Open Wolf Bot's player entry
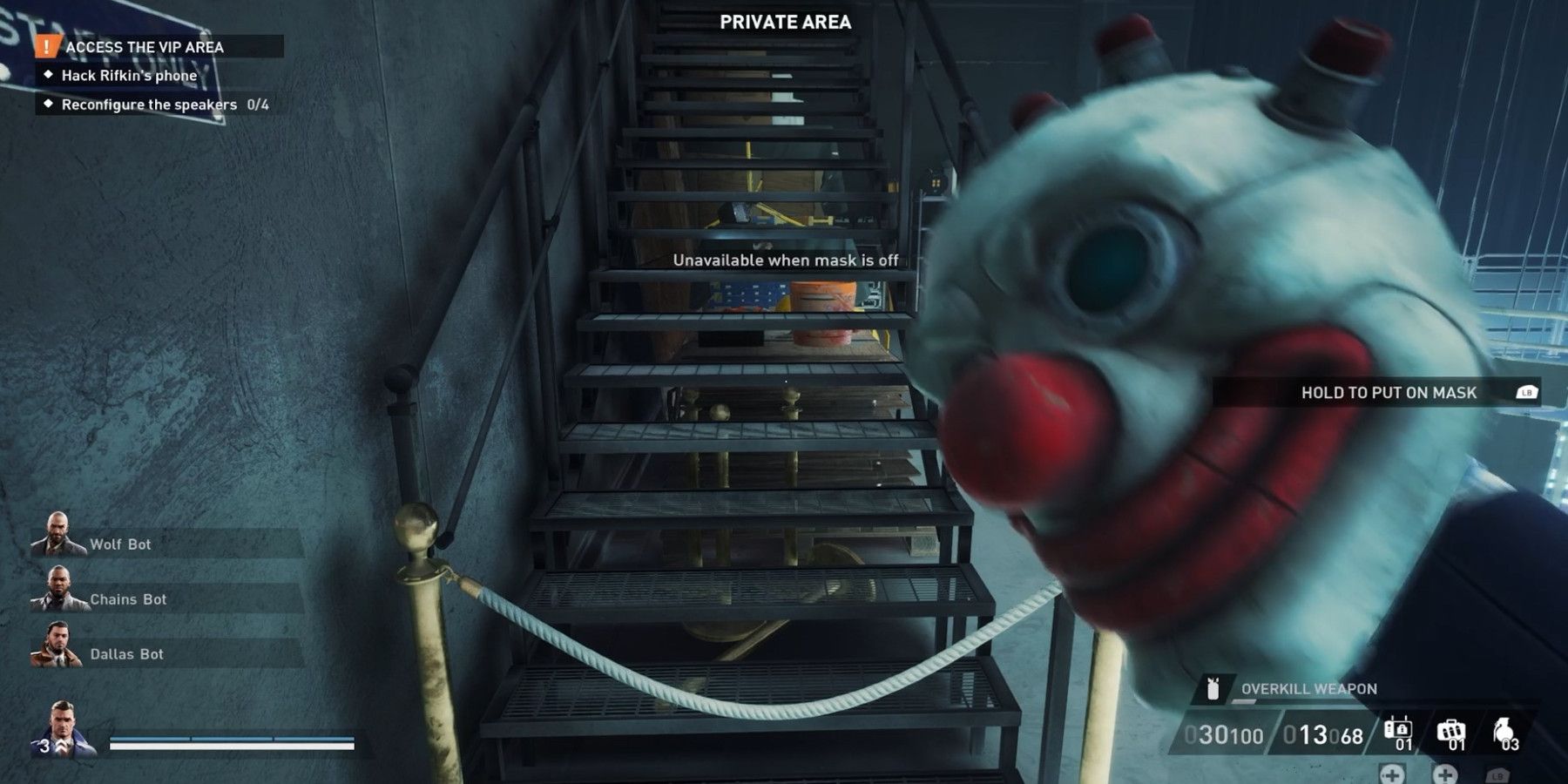1568x784 pixels. point(122,544)
